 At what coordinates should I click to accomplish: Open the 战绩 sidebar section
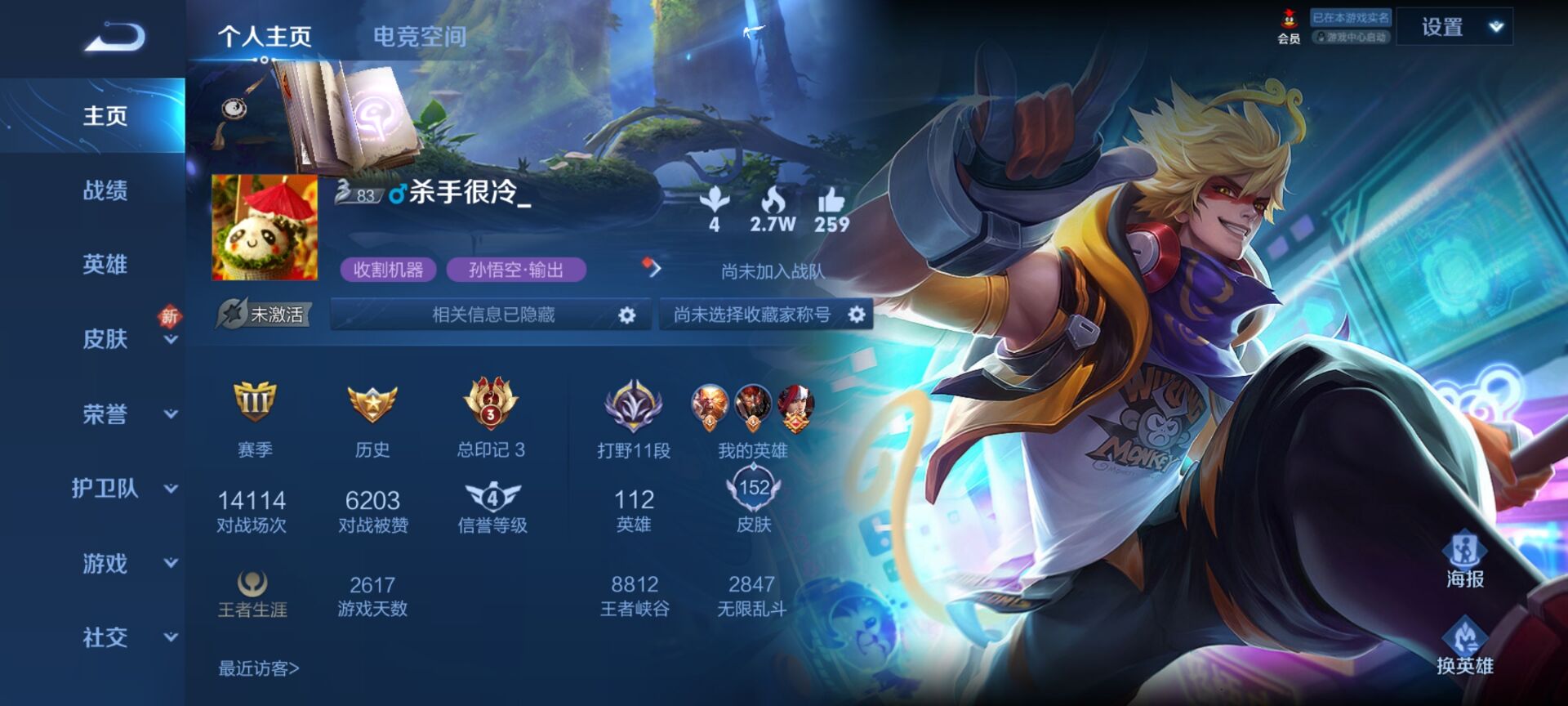105,191
